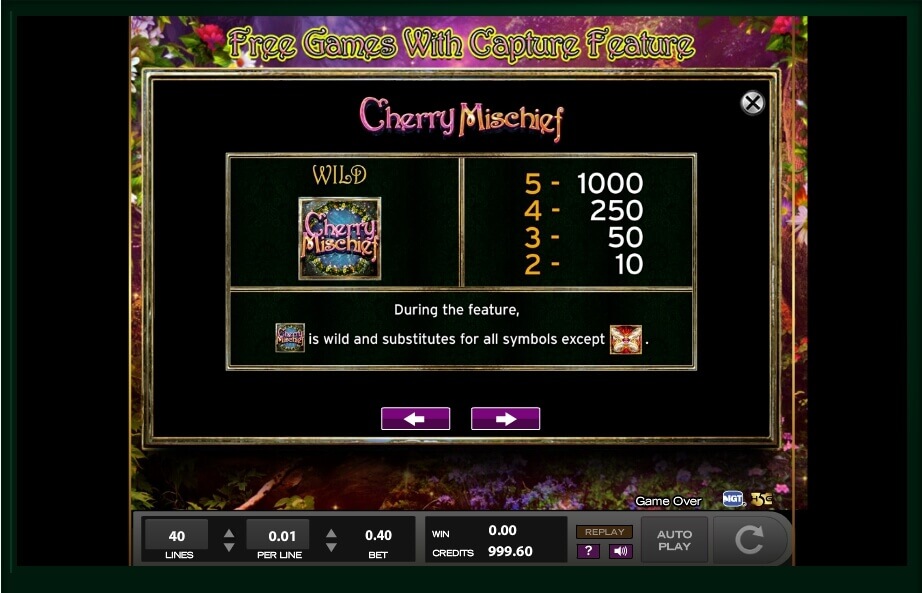This screenshot has width=922, height=593.
Task: Show the next paytable page
Action: click(x=505, y=419)
